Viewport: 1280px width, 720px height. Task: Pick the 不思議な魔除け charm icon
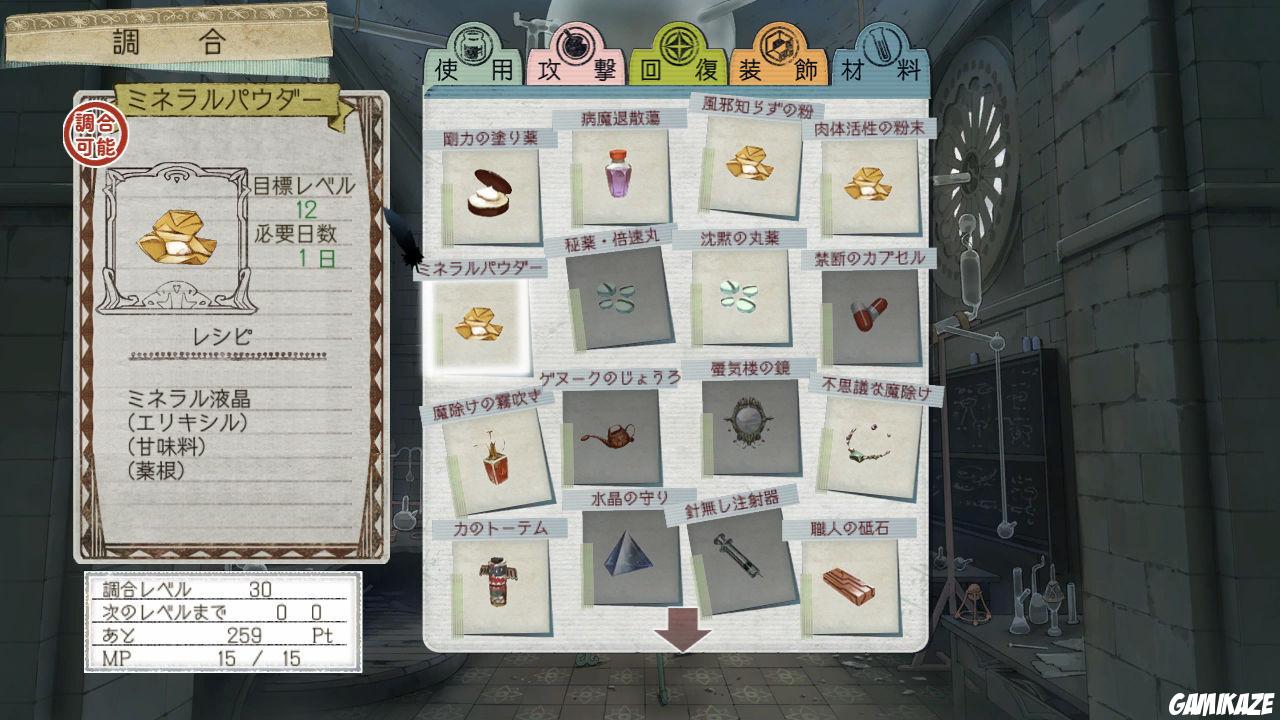tap(868, 440)
